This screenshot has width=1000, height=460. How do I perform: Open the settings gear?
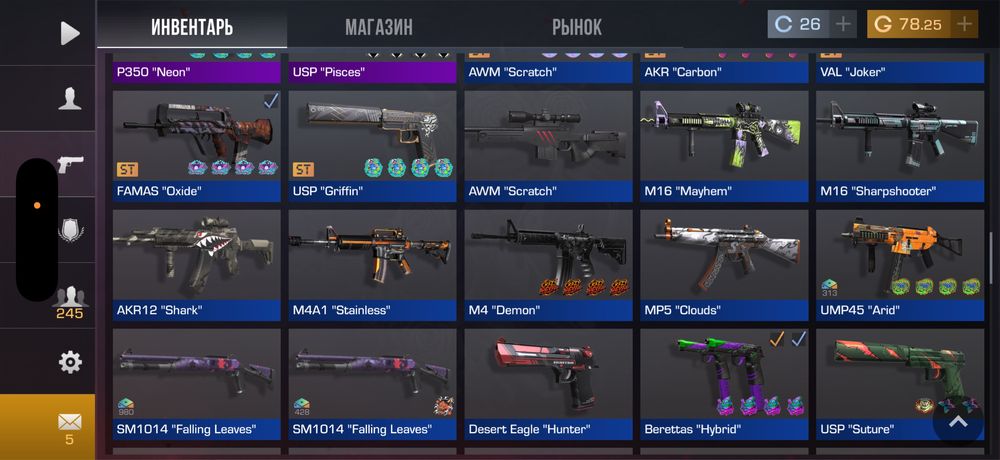tap(69, 362)
